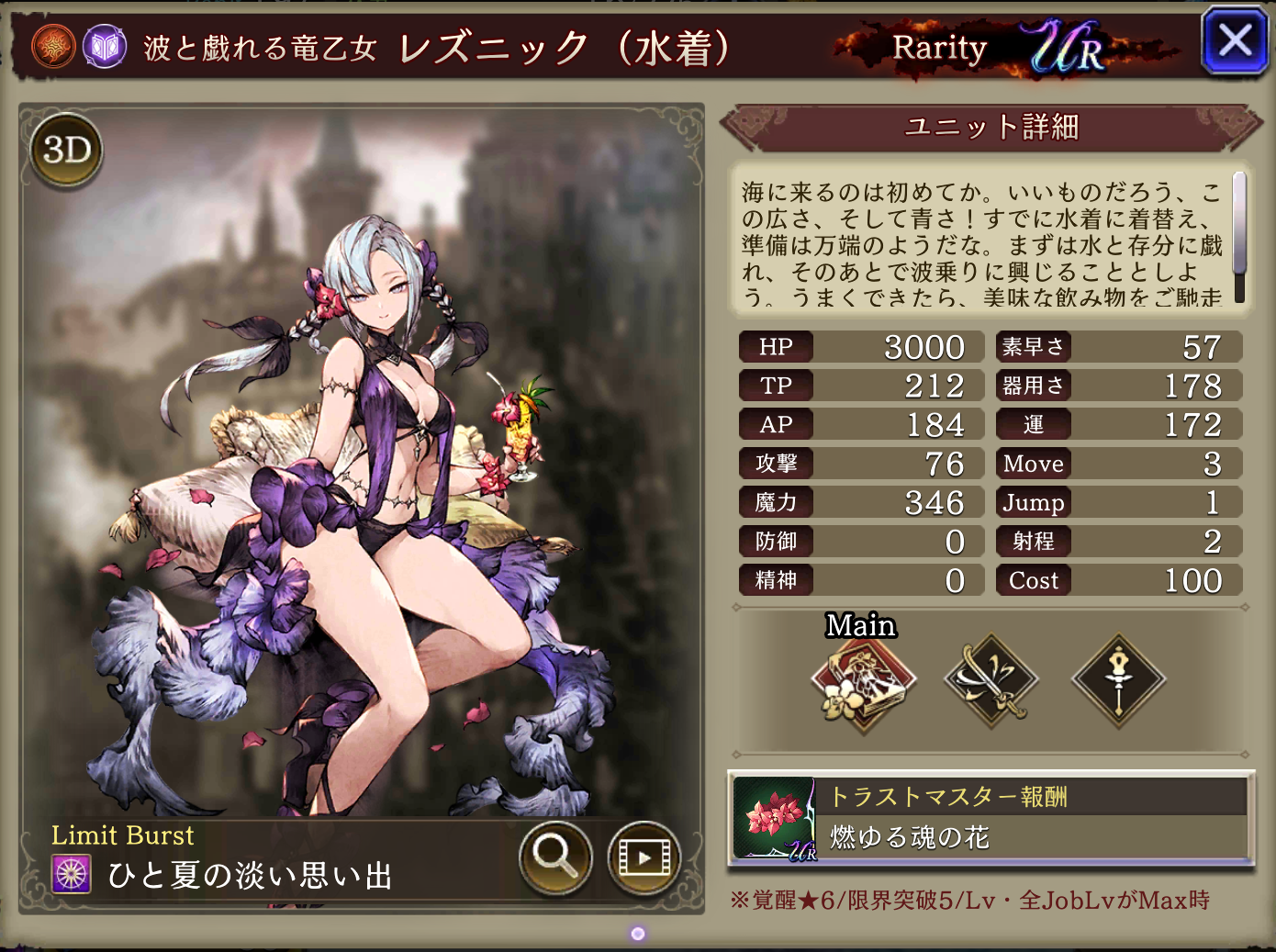Open the magnifying glass artwork viewer
The width and height of the screenshot is (1276, 952).
pyautogui.click(x=554, y=857)
